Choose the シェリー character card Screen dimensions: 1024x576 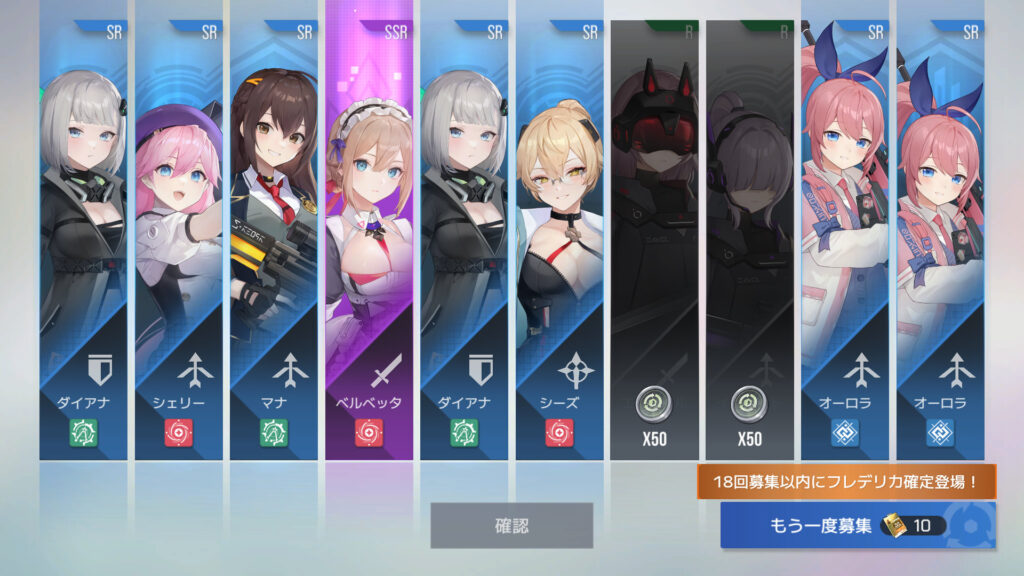(x=180, y=240)
